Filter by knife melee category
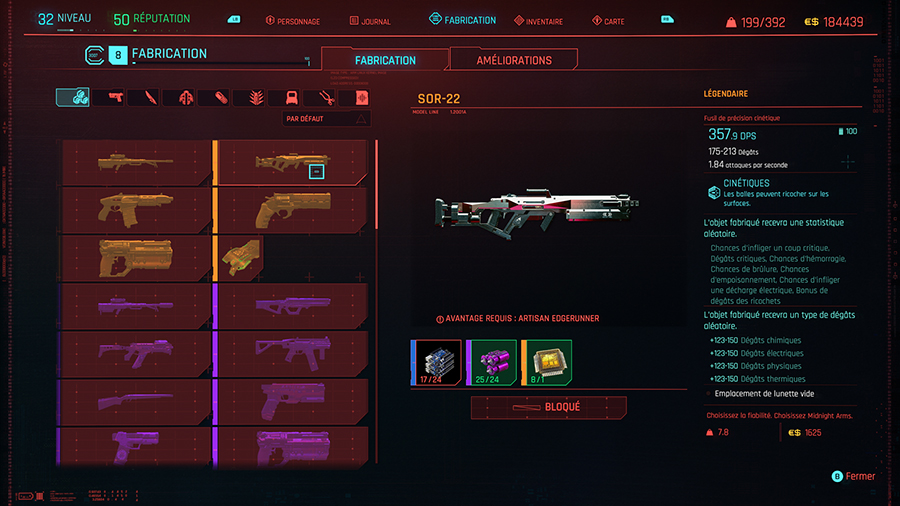900x506 pixels. pos(150,97)
